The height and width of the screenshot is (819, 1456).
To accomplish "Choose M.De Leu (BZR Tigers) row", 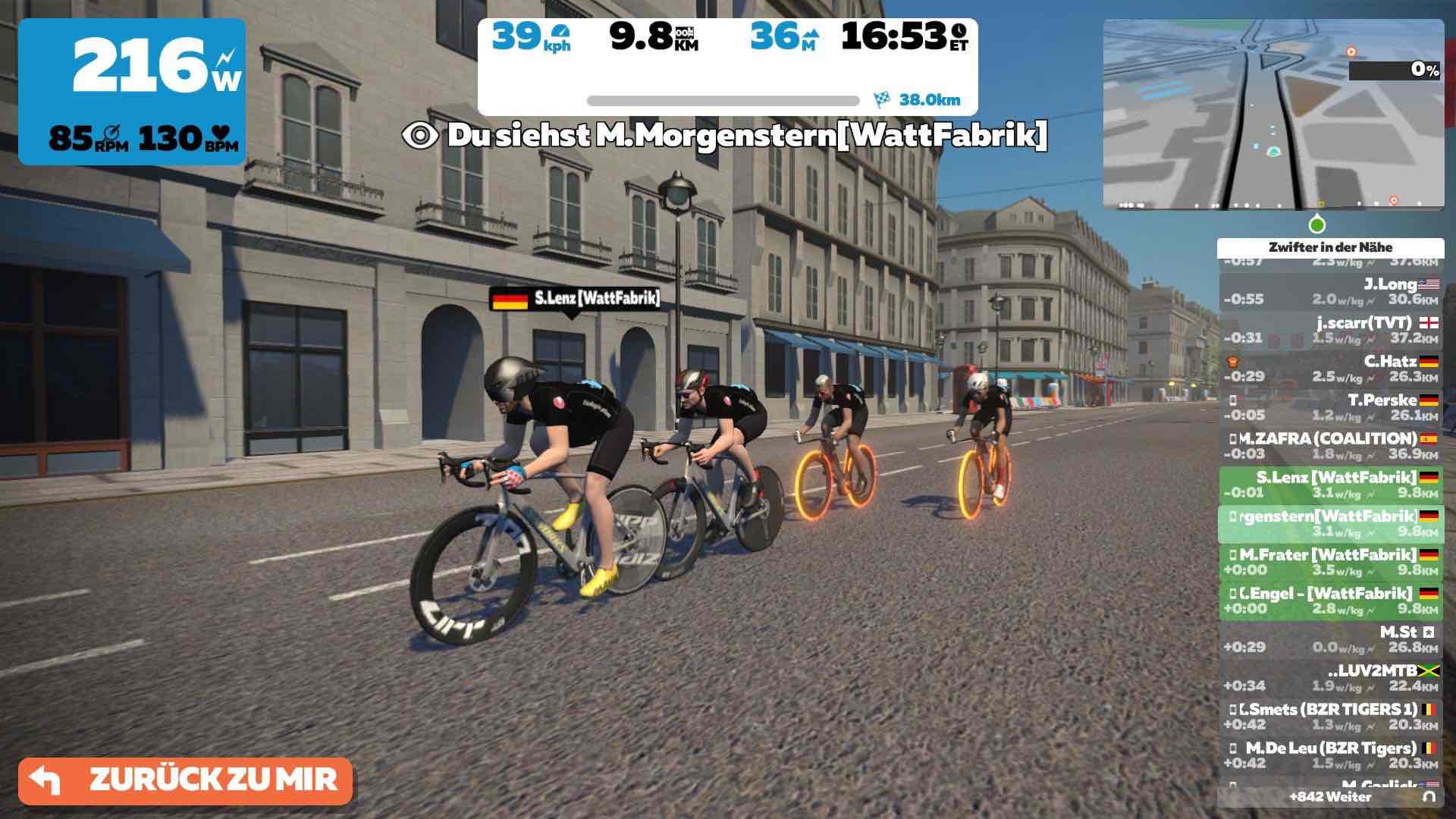I will (1331, 755).
